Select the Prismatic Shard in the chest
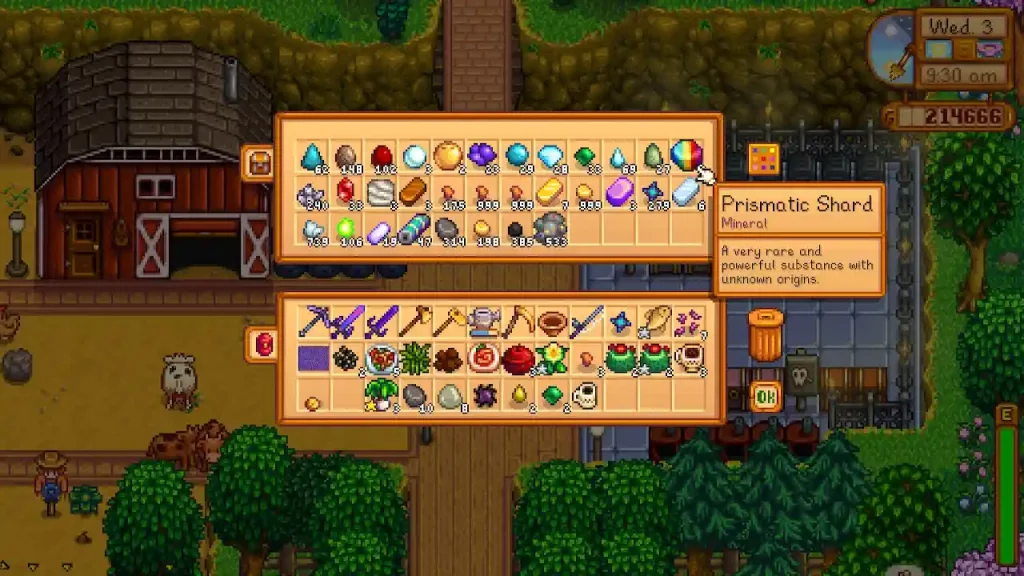Screen dimensions: 1024x576 pyautogui.click(x=686, y=156)
